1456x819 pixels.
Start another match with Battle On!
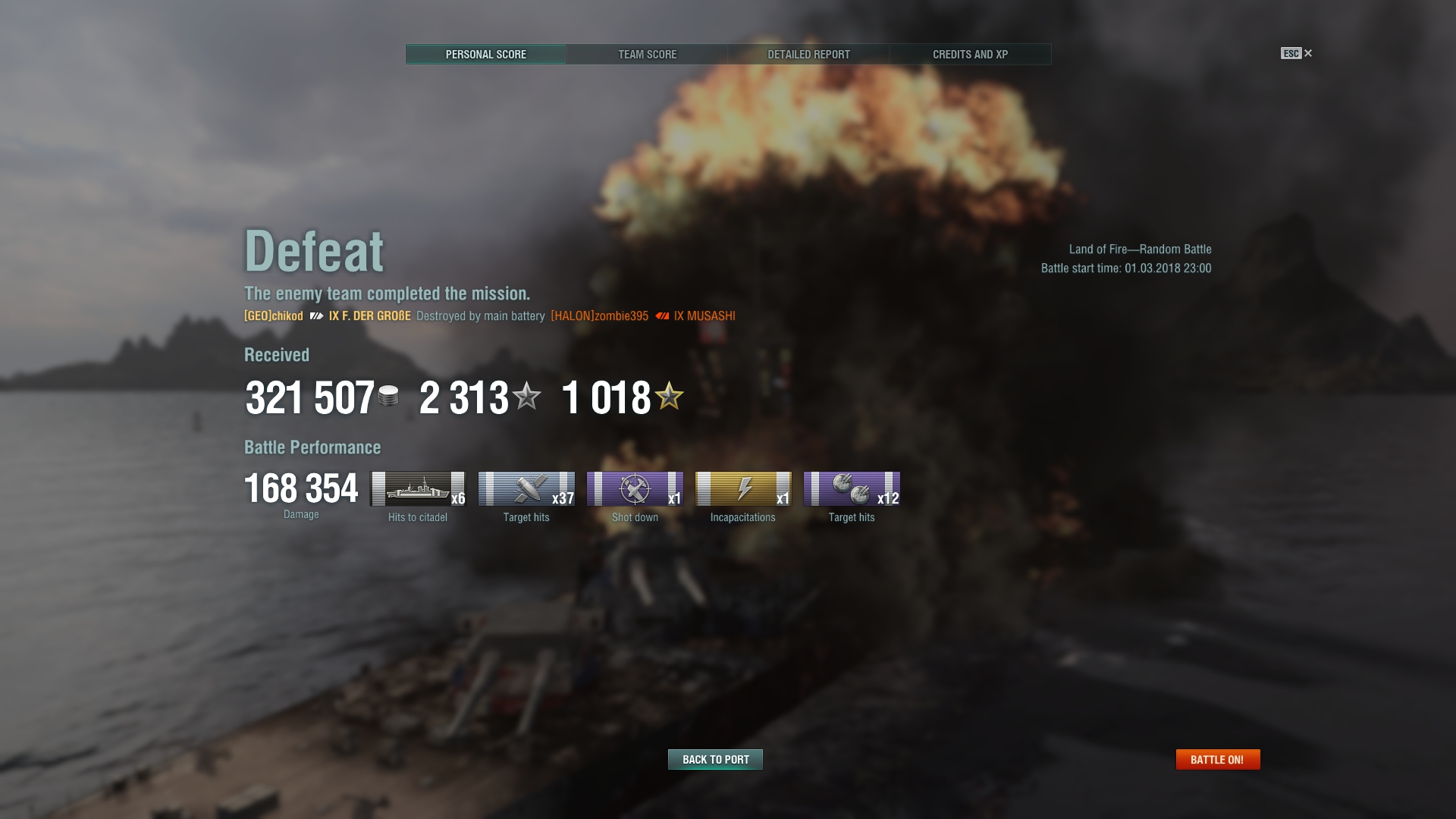pyautogui.click(x=1217, y=759)
